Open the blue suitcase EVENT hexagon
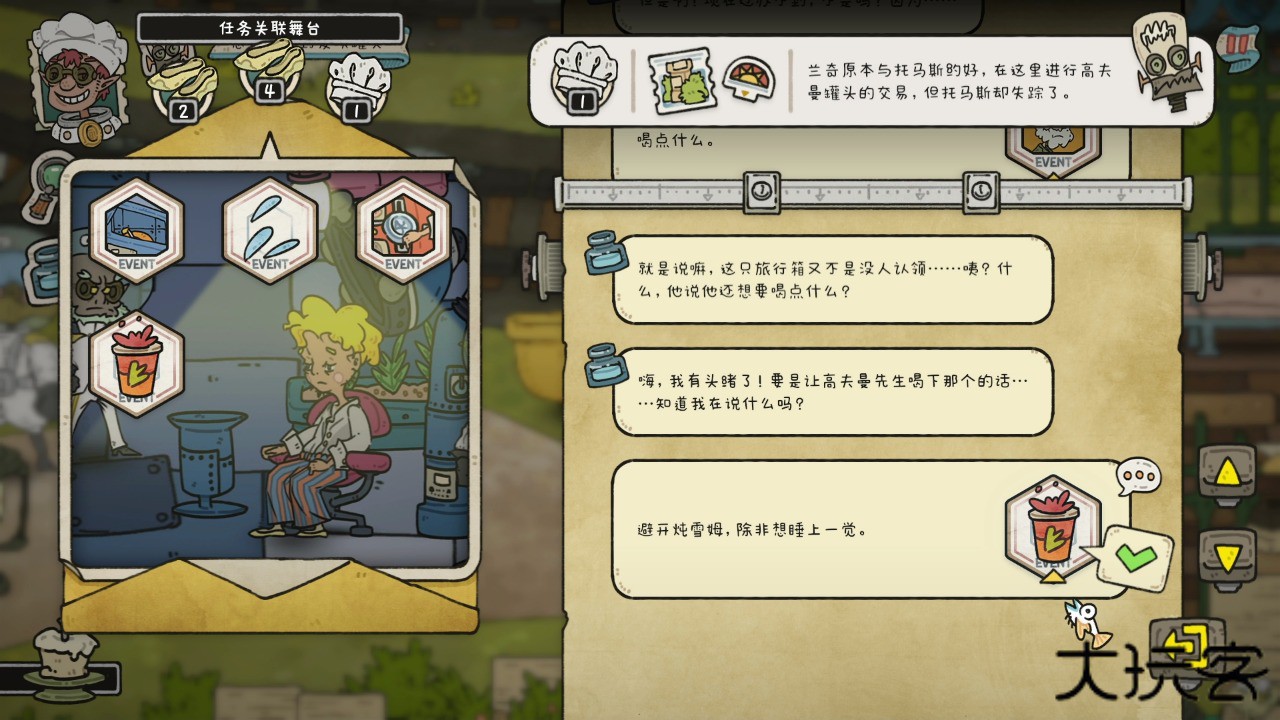The height and width of the screenshot is (720, 1280). 135,230
